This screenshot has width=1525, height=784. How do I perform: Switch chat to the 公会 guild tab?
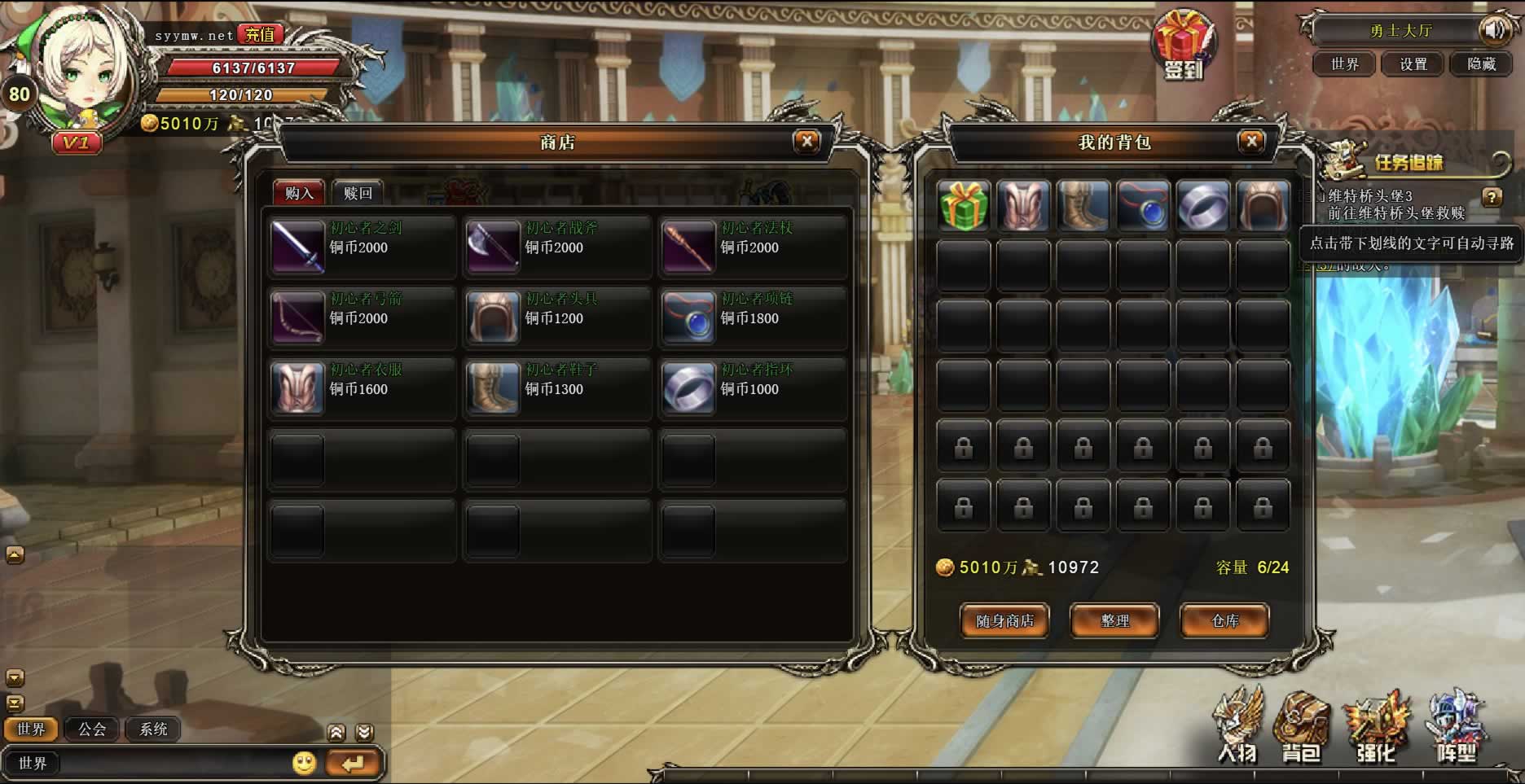(92, 729)
